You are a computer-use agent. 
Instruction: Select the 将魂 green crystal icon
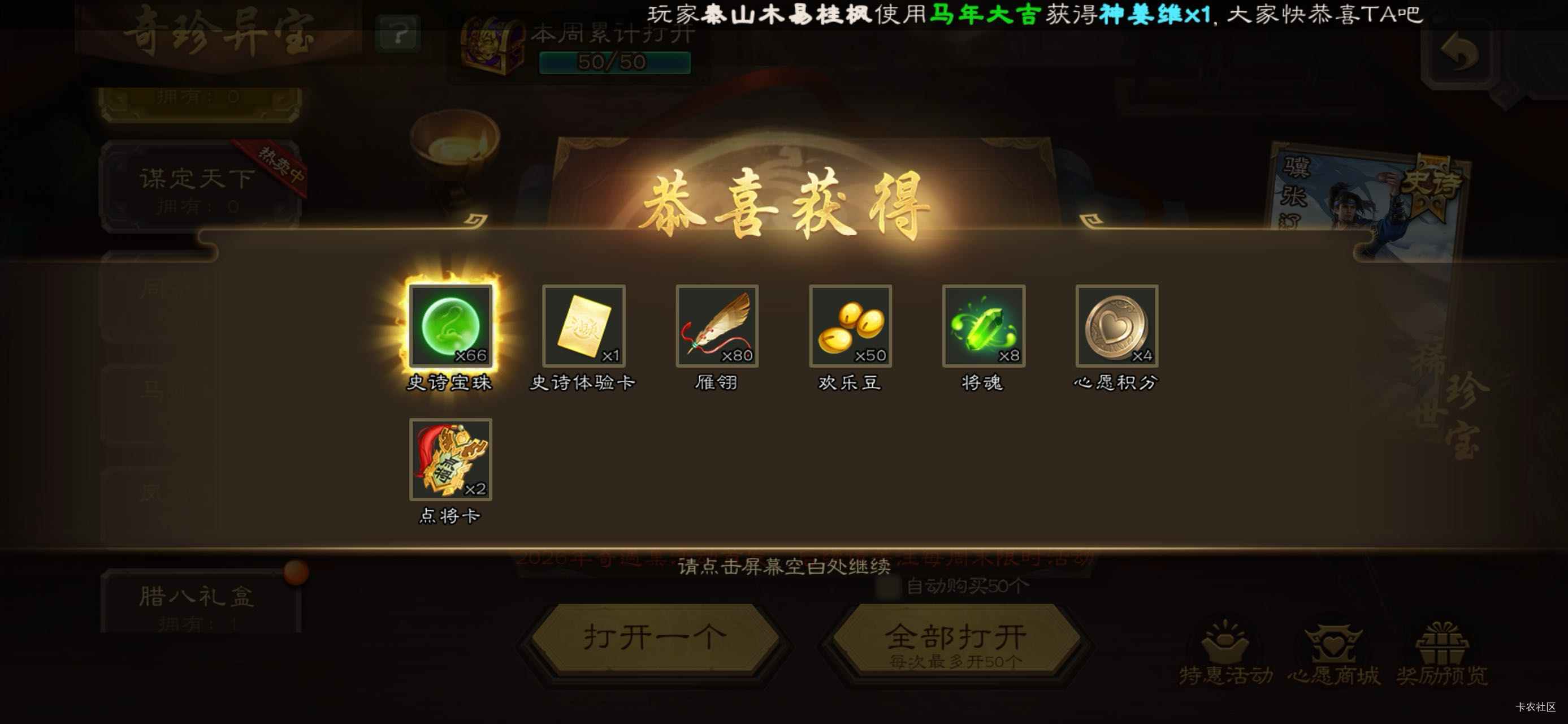click(982, 326)
